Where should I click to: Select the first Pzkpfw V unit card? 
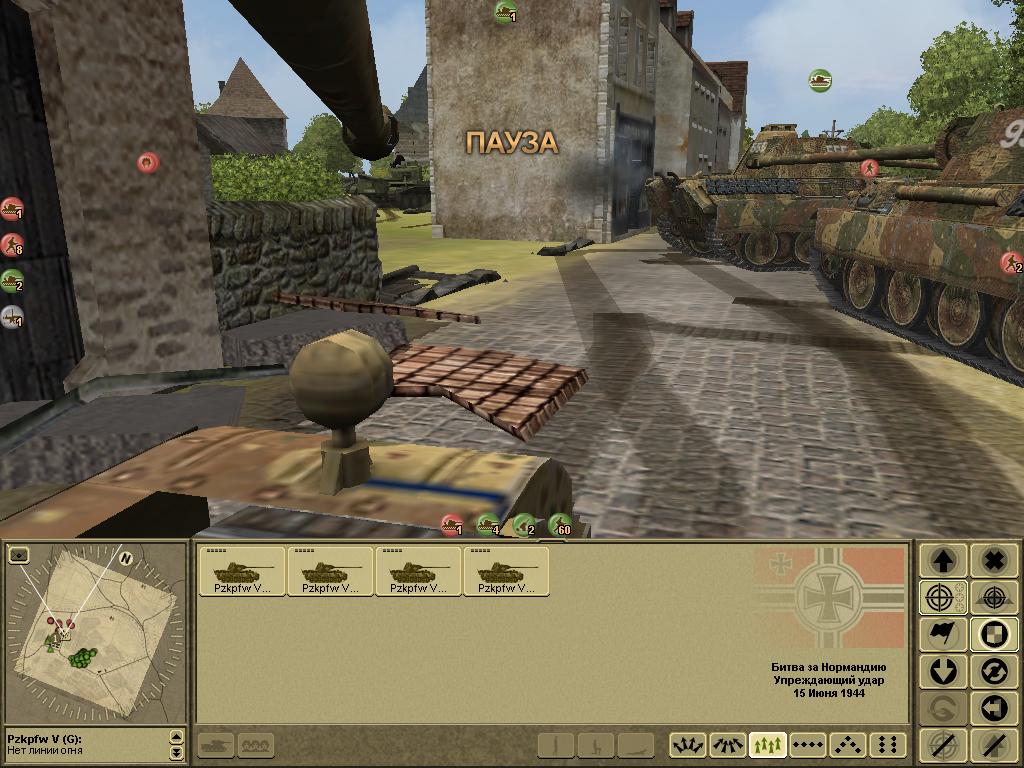click(x=242, y=572)
